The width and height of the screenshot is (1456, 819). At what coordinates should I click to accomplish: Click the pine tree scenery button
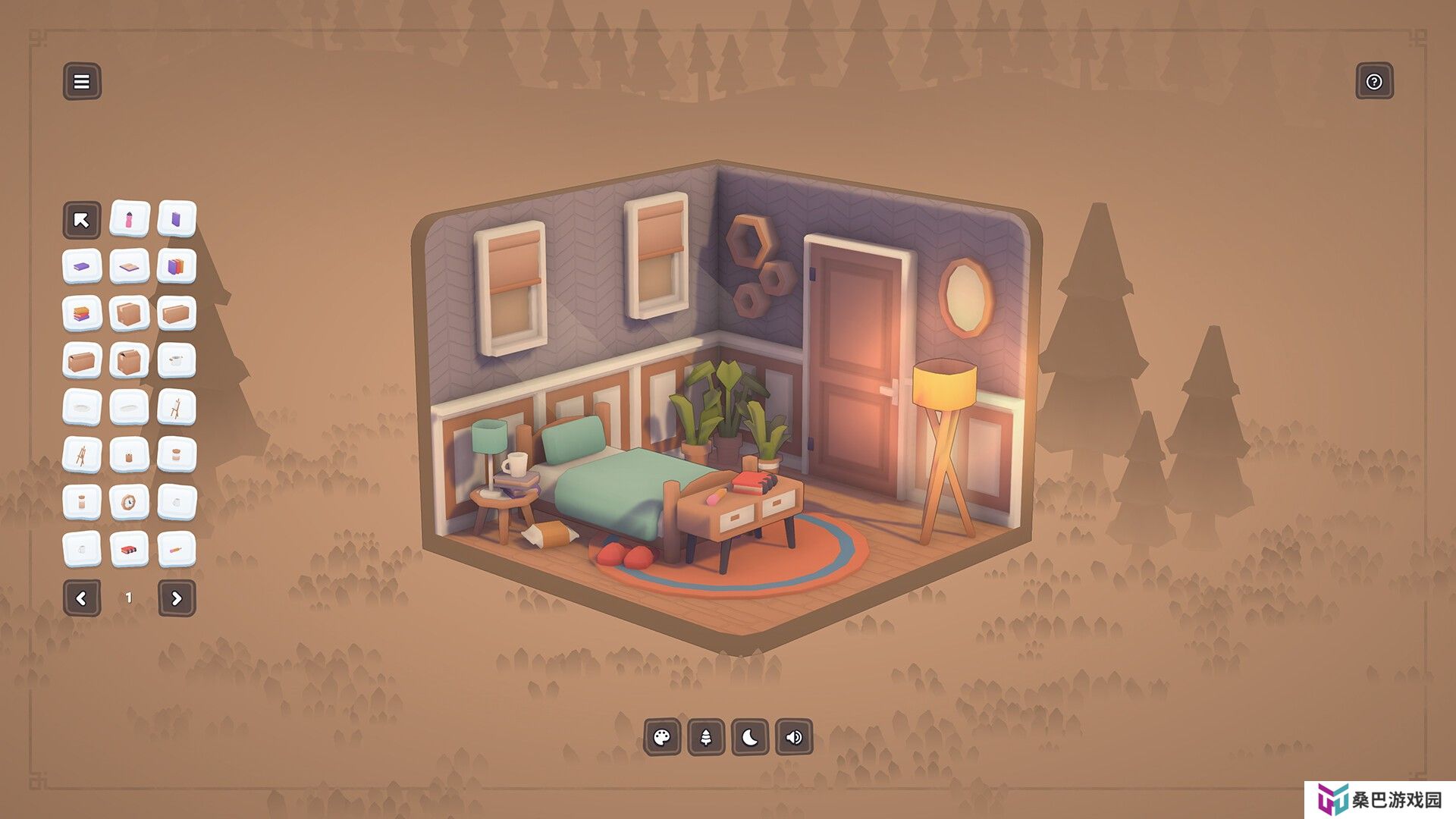pos(706,737)
